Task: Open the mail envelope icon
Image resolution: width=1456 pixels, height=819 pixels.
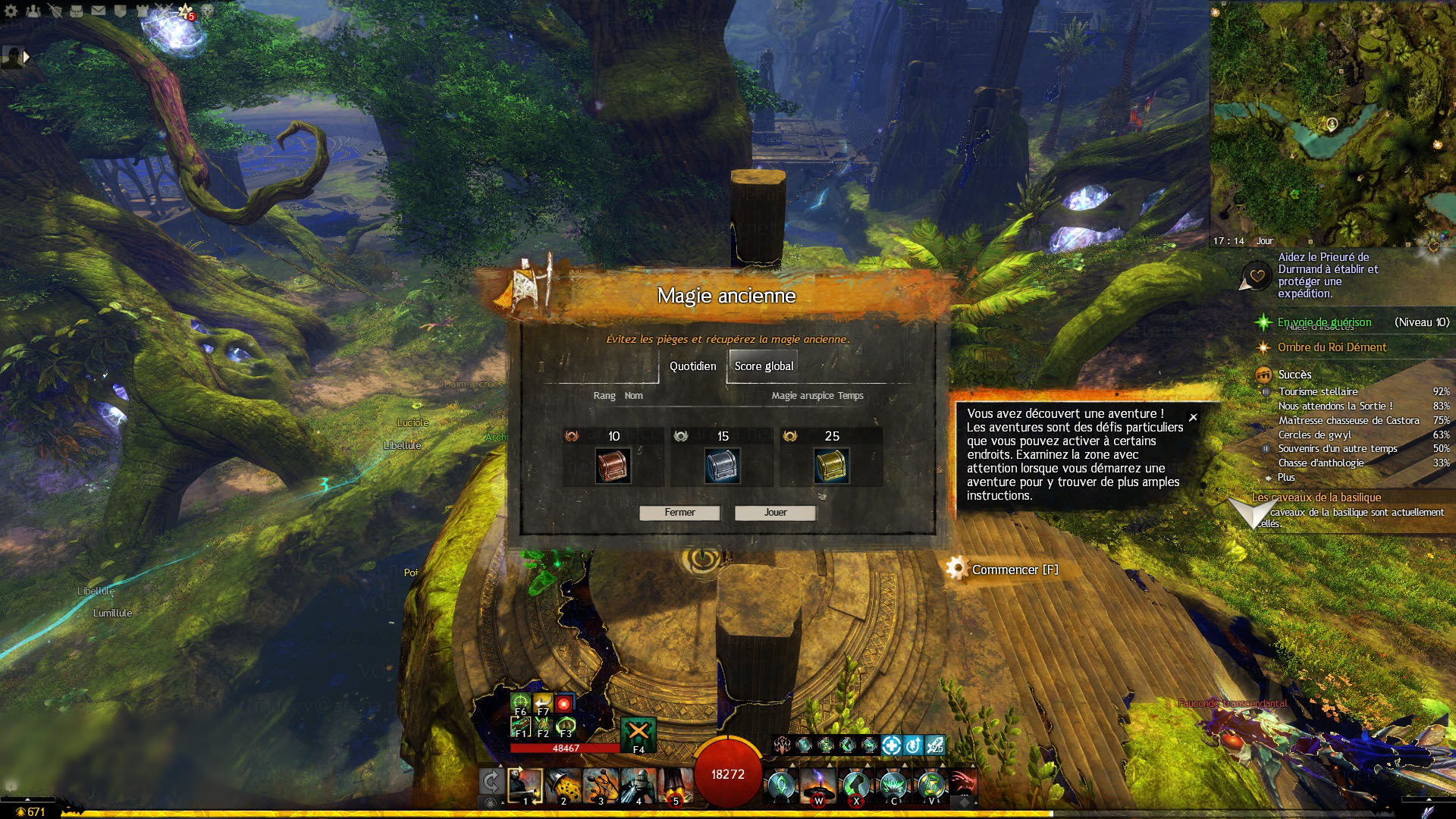Action: coord(99,11)
